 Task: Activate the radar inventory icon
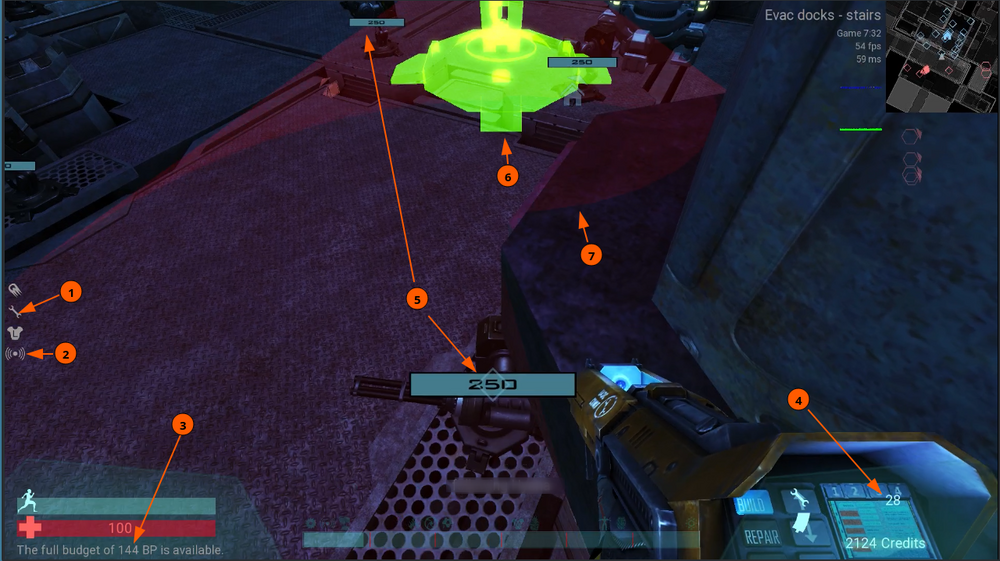coord(15,353)
